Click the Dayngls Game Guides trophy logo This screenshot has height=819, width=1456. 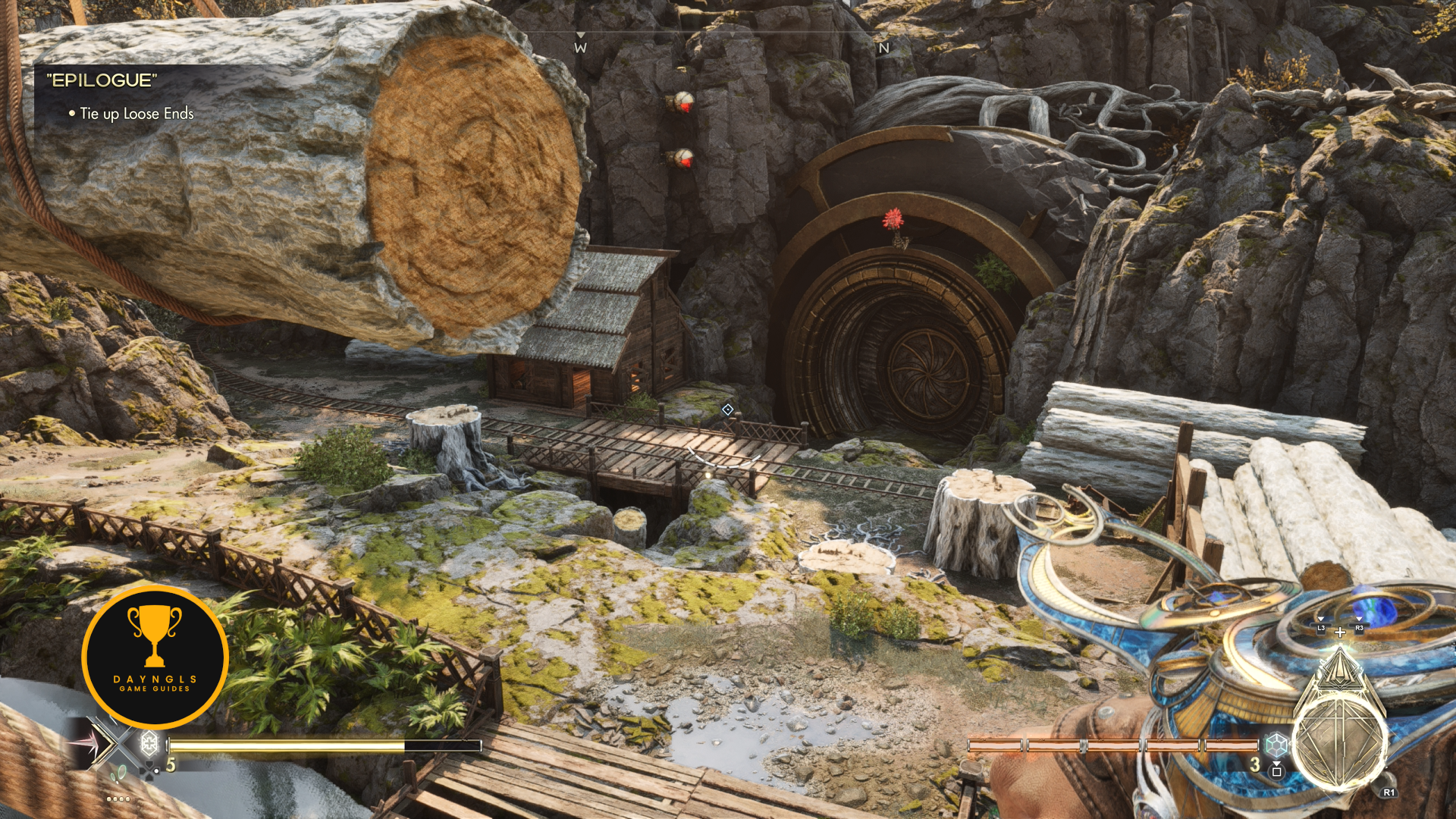[155, 657]
